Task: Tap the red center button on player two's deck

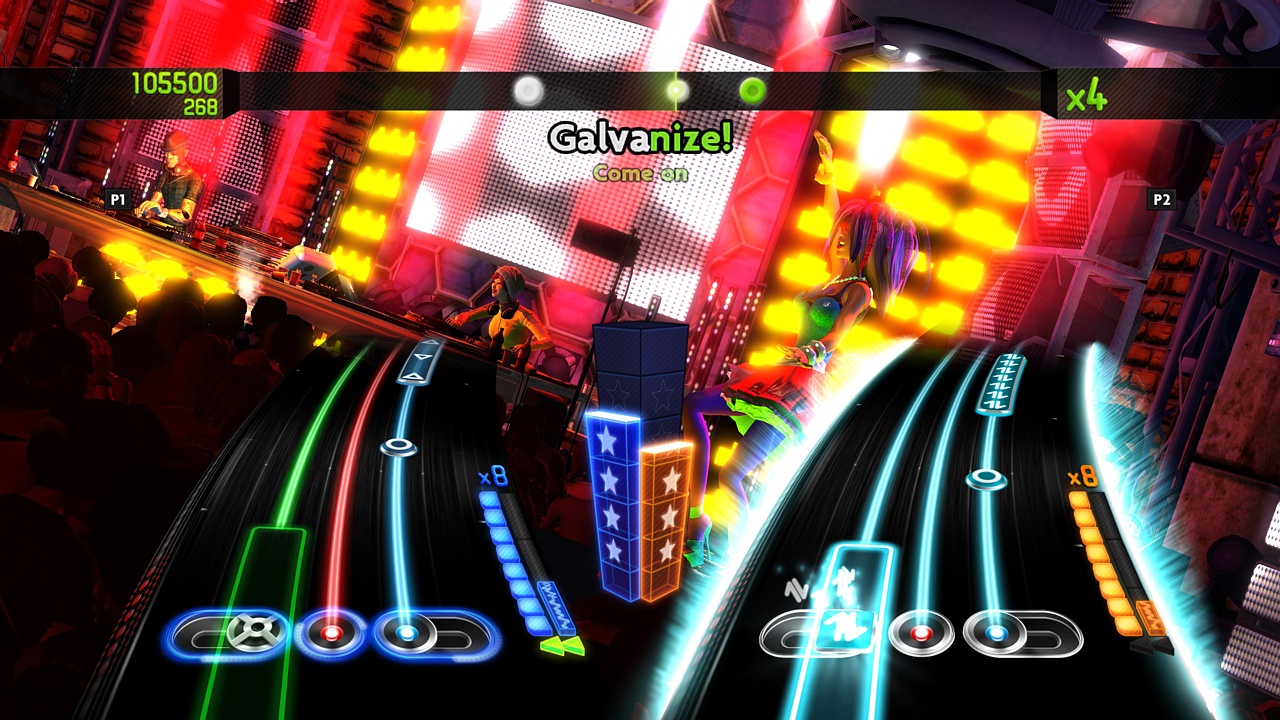Action: (921, 631)
